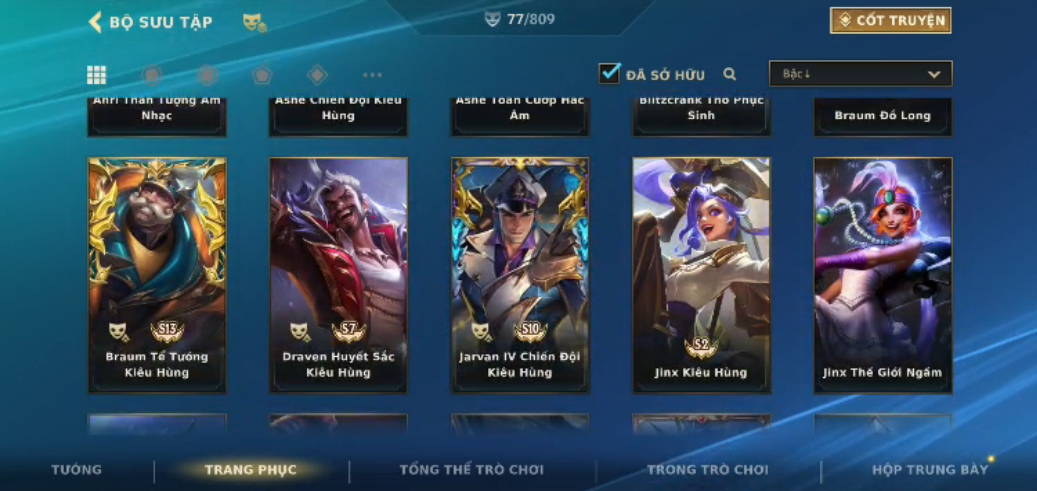Screen dimensions: 1037x491
Task: Select the grid view filter icon
Action: point(97,75)
